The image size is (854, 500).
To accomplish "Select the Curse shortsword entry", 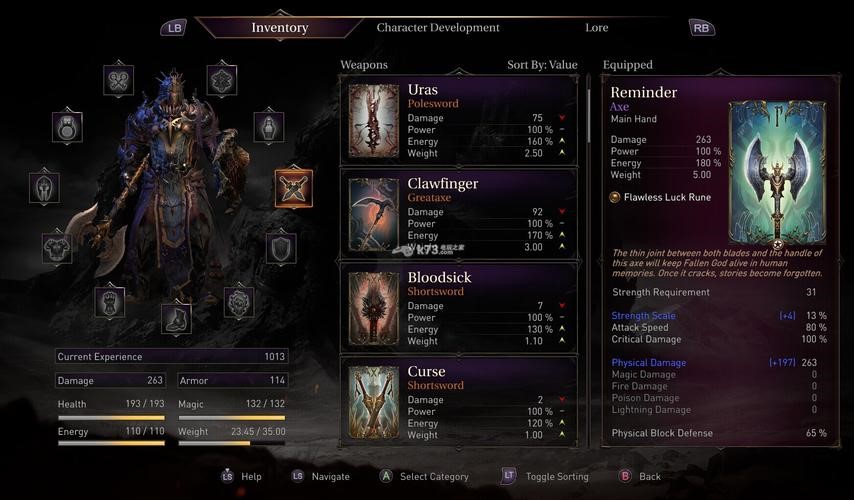I will coord(460,400).
